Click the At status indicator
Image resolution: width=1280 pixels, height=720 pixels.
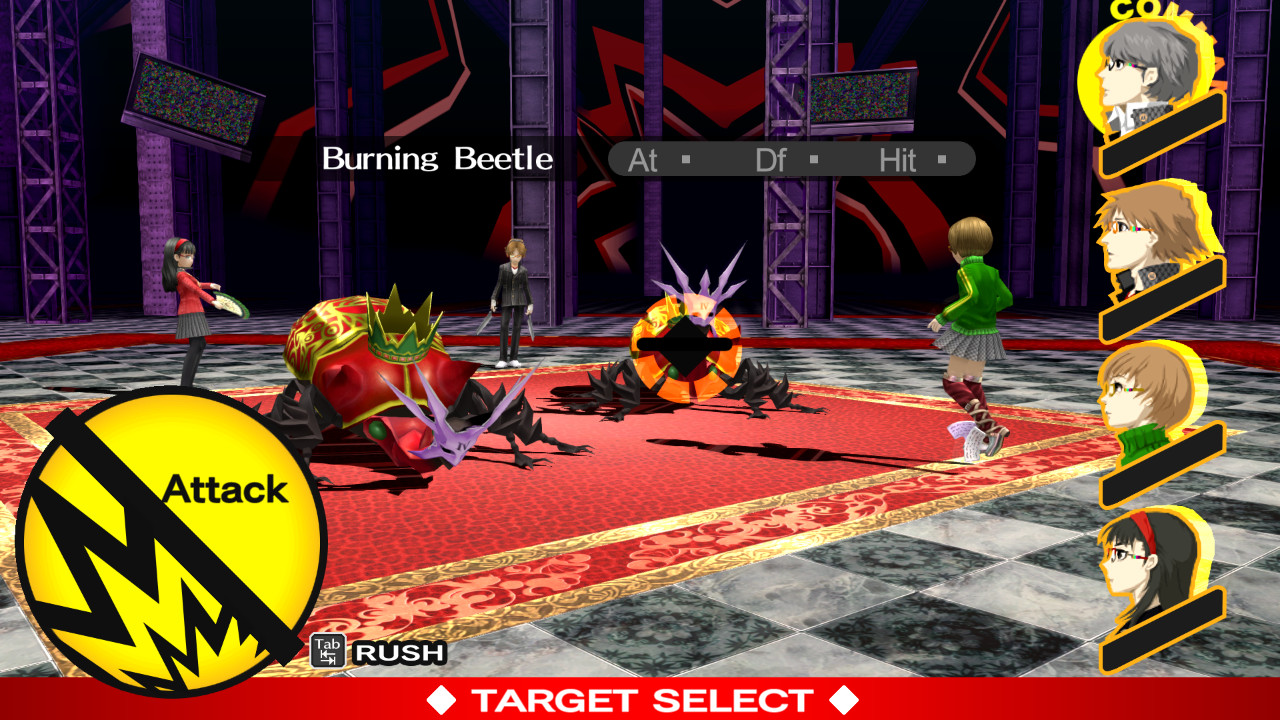(x=643, y=159)
